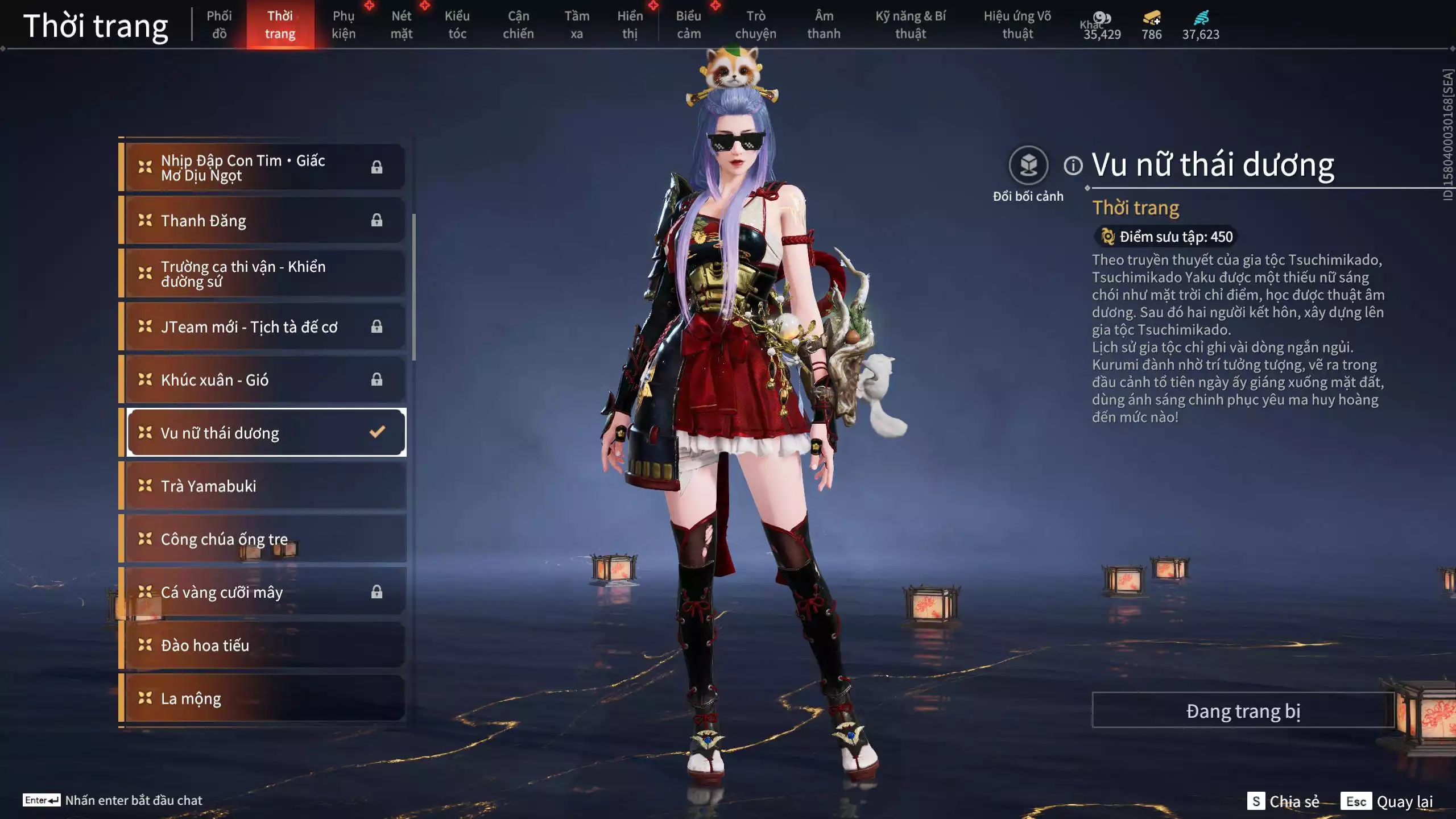This screenshot has width=1456, height=819.
Task: Share the outfit with Chia sẻ
Action: pyautogui.click(x=1284, y=801)
